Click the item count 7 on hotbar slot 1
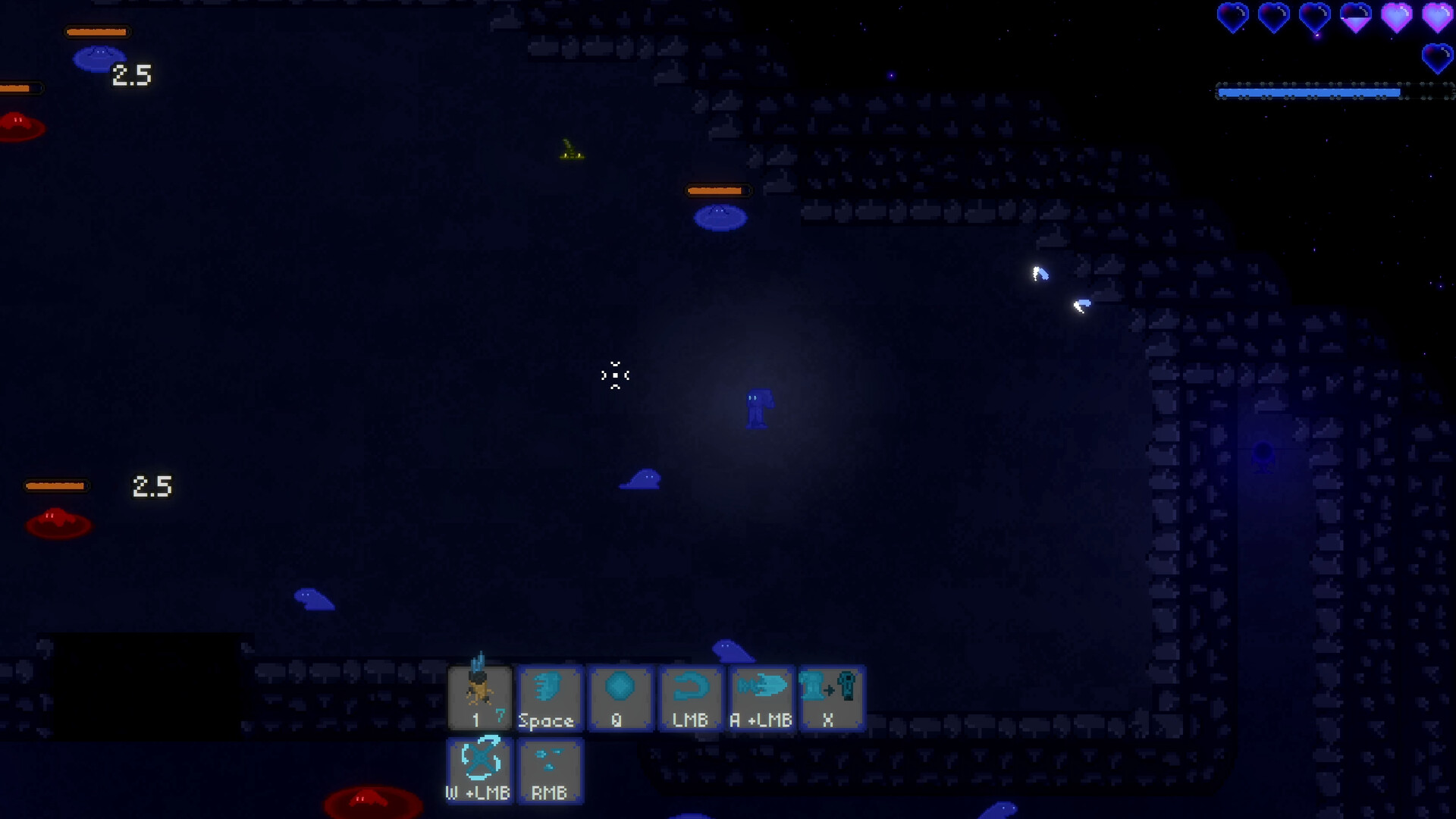The width and height of the screenshot is (1456, 819). (501, 716)
